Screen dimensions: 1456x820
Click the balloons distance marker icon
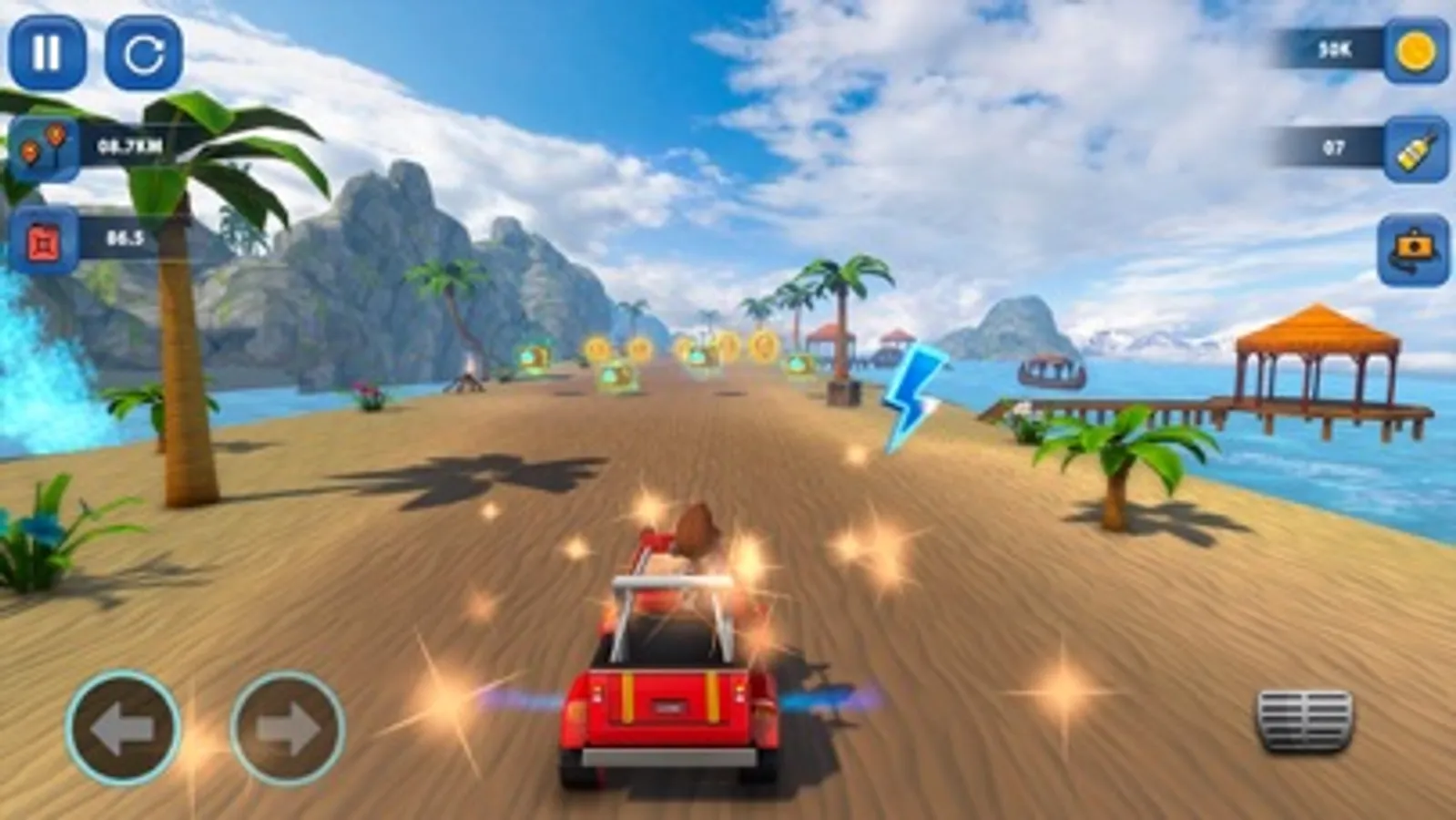[x=46, y=144]
